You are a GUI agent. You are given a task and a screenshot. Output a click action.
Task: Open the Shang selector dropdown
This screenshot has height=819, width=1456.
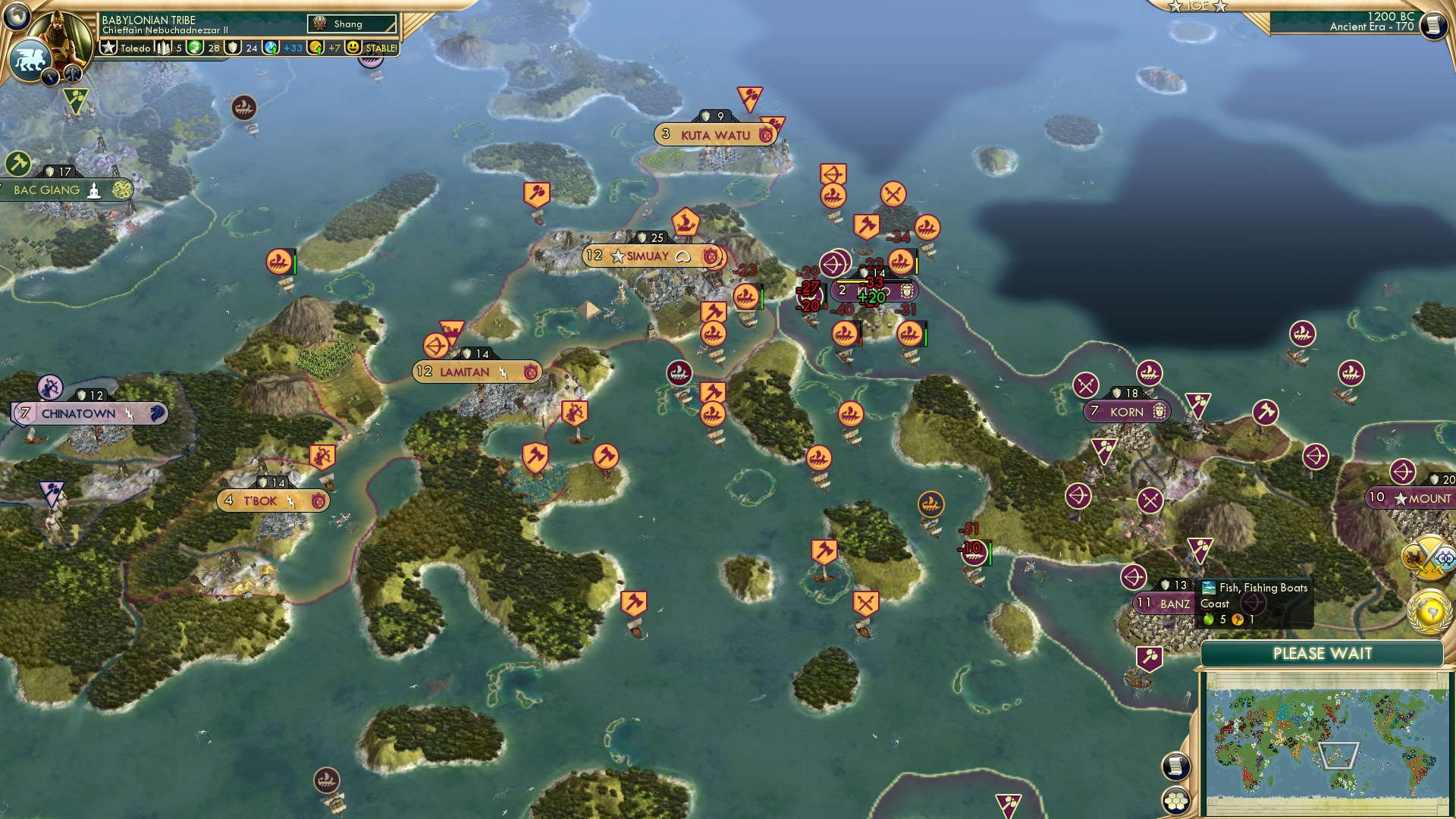352,24
